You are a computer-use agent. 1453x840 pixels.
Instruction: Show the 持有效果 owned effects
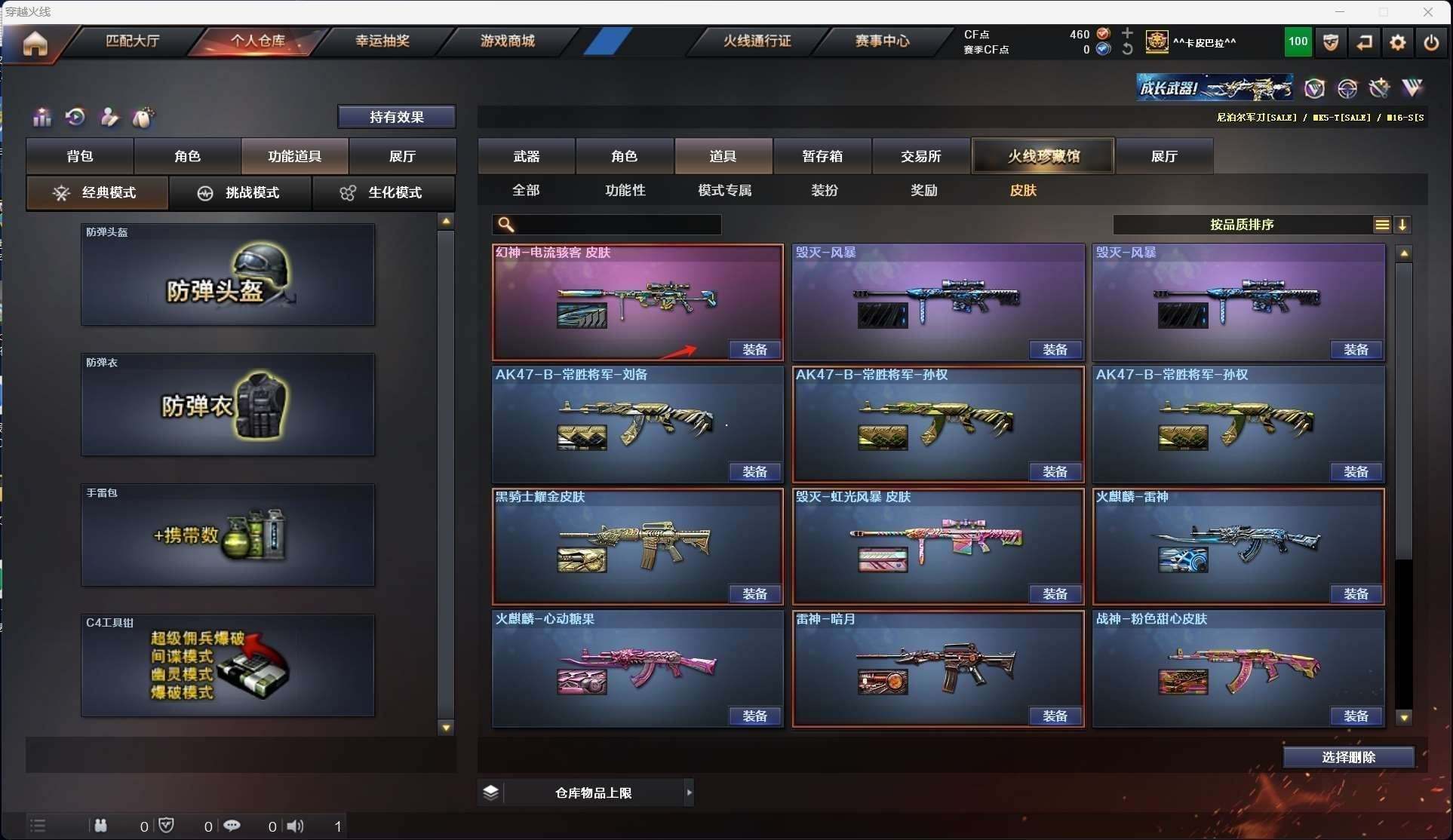coord(397,117)
